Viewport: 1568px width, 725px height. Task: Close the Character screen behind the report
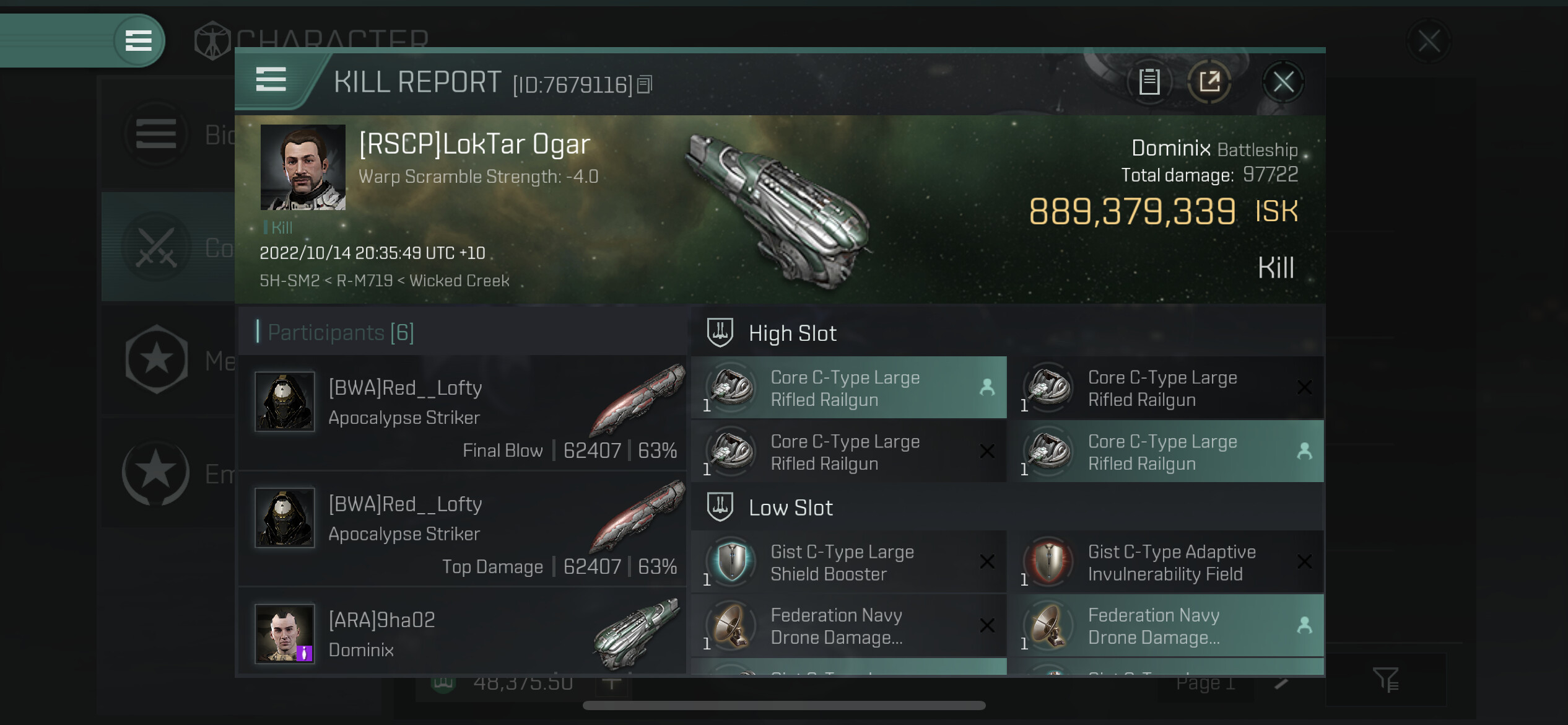[x=1429, y=42]
